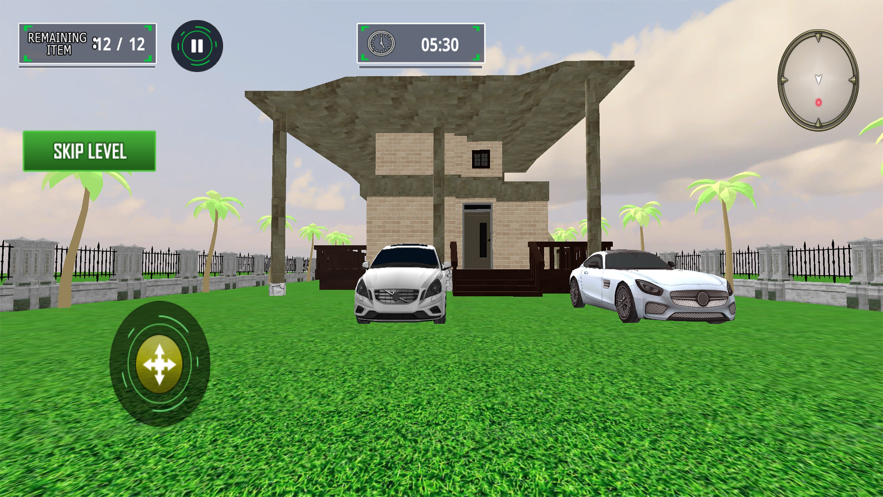Image resolution: width=883 pixels, height=497 pixels.
Task: Pause the game with the round button
Action: (x=197, y=46)
